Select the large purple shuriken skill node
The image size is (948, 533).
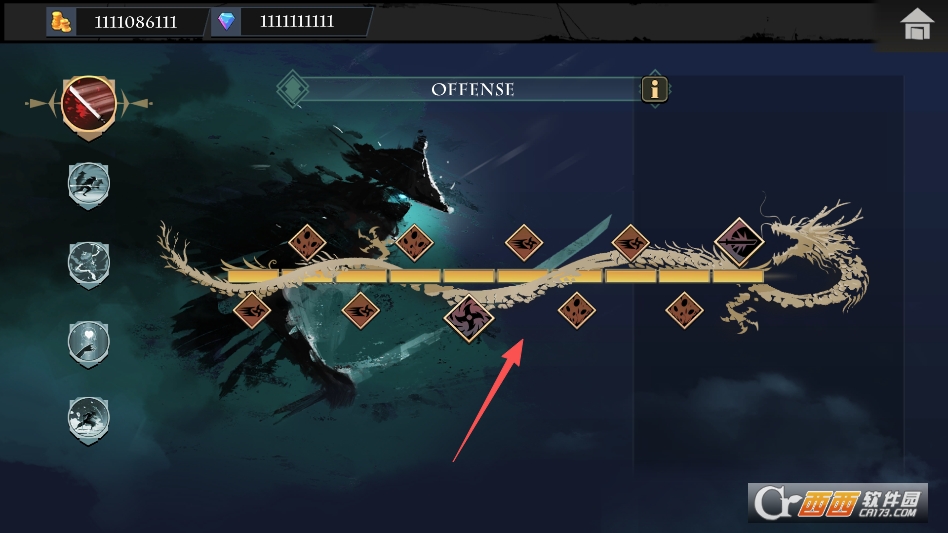(x=469, y=318)
